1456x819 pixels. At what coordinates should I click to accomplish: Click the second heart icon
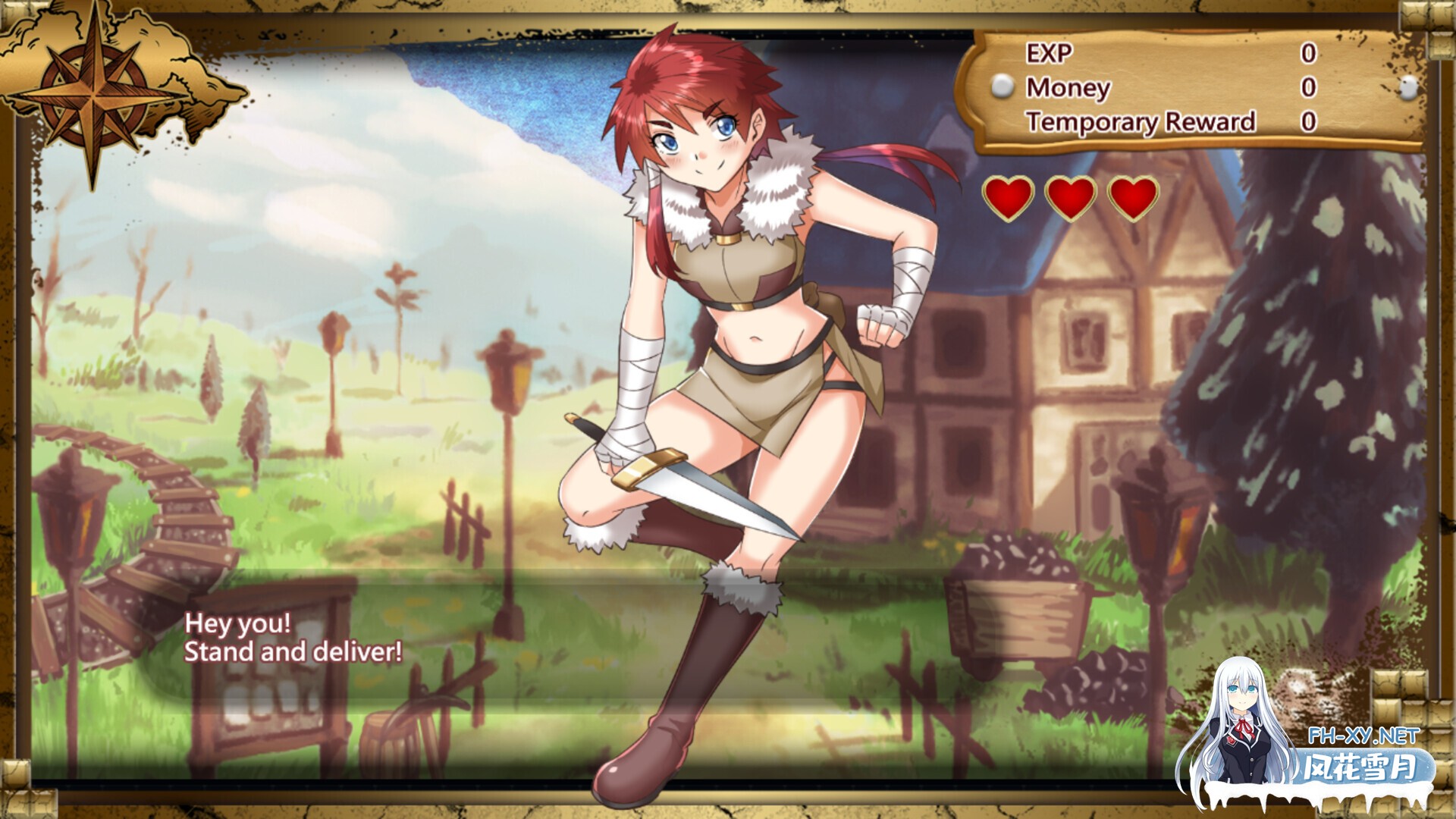[1069, 199]
